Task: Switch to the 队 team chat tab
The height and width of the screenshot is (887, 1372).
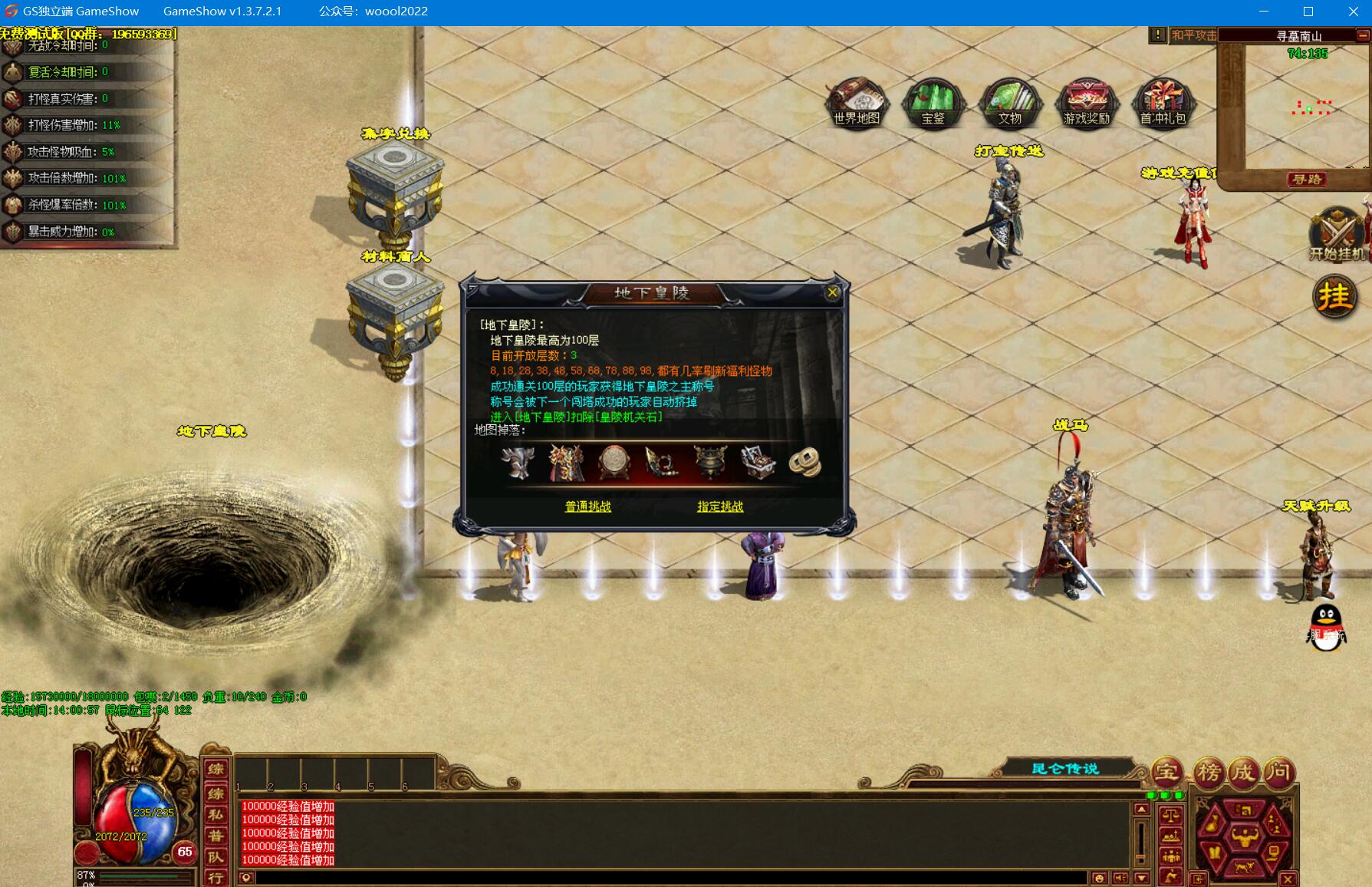Action: [x=216, y=857]
